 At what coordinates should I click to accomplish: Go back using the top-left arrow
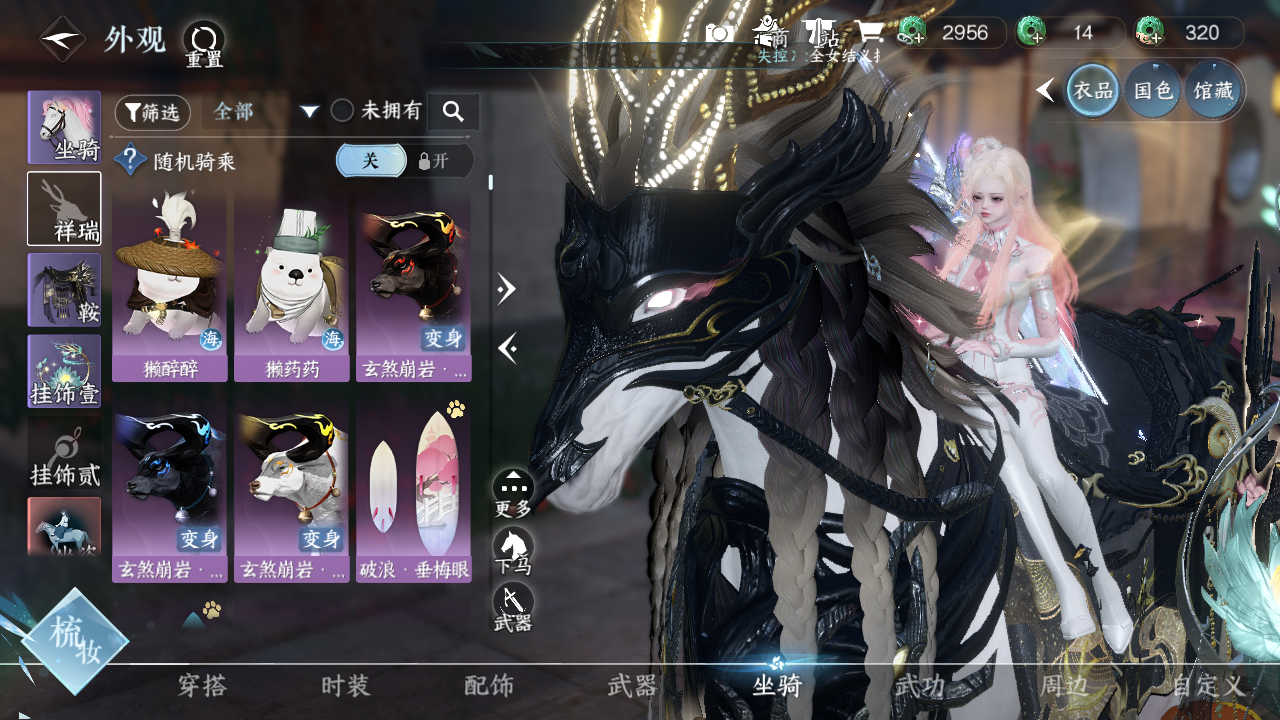click(62, 40)
